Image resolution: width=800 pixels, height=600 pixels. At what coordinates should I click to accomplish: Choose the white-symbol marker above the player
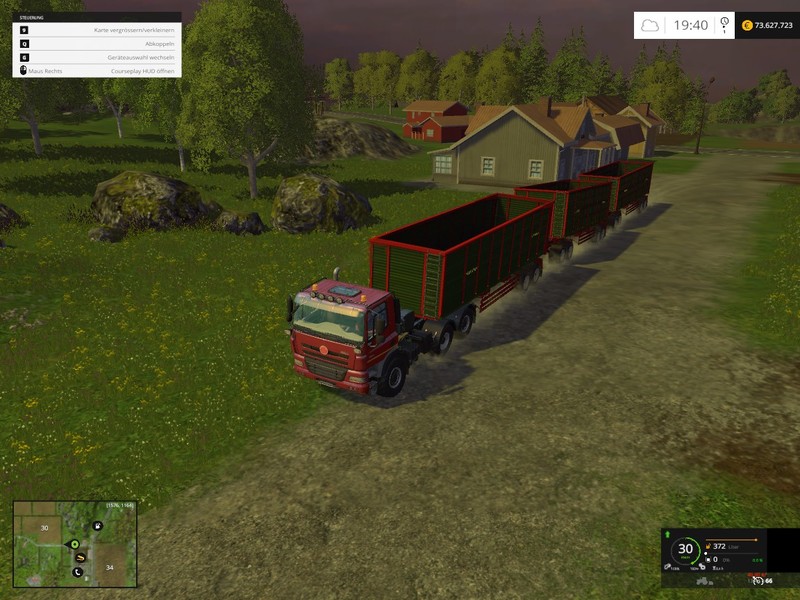pos(96,525)
